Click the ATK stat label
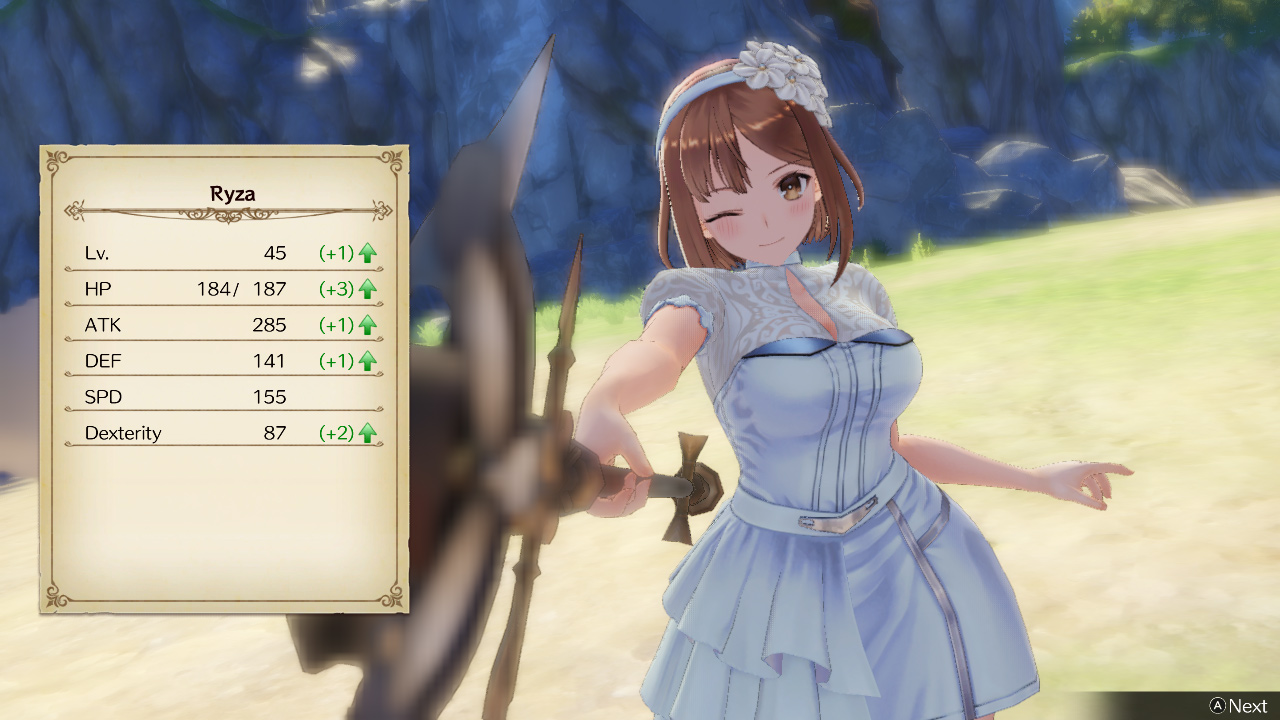This screenshot has width=1280, height=720. [x=104, y=325]
